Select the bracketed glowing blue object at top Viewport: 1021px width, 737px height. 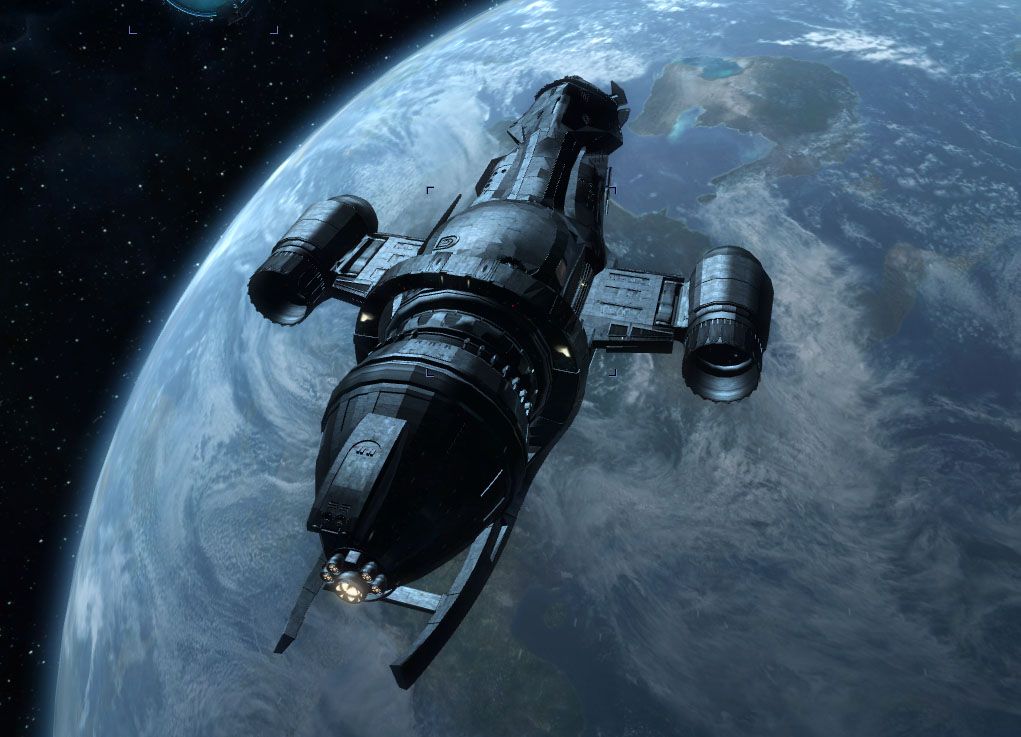point(204,8)
